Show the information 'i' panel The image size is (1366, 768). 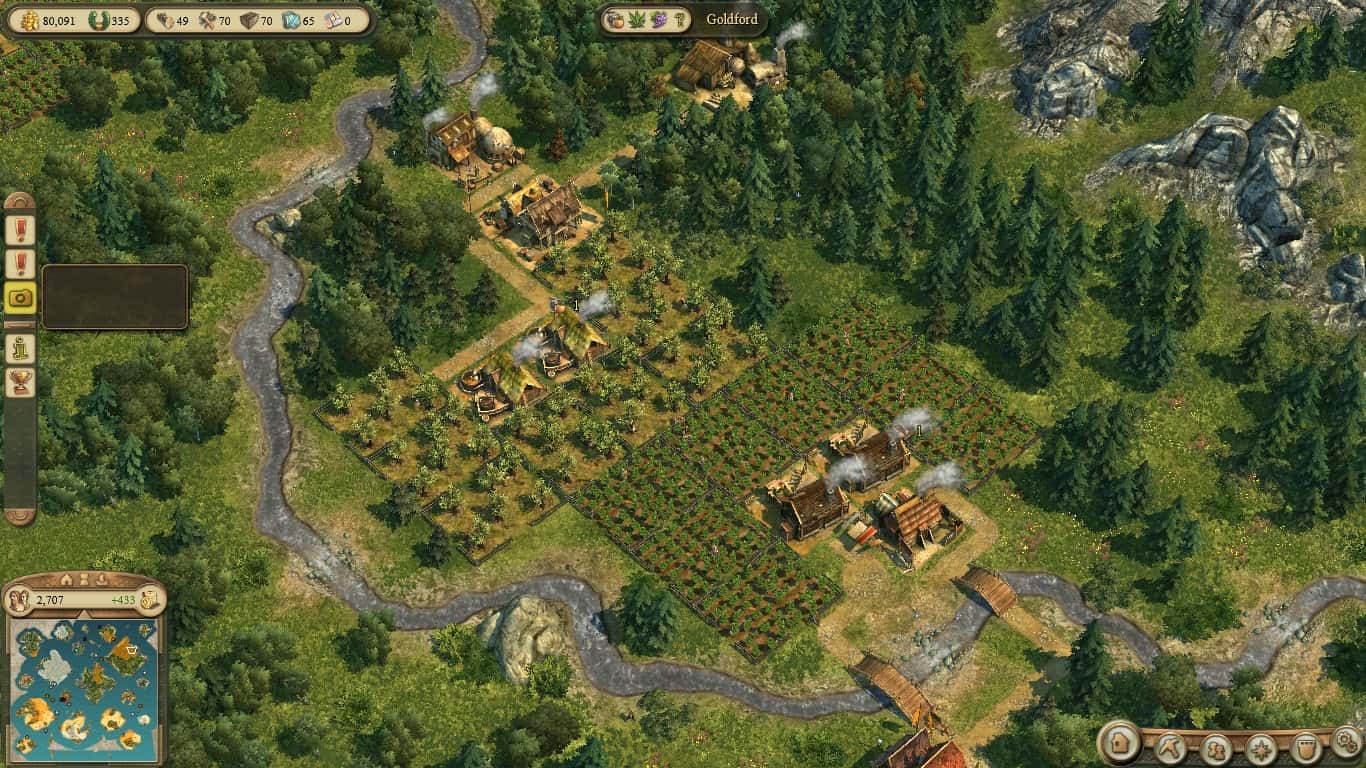pyautogui.click(x=20, y=348)
